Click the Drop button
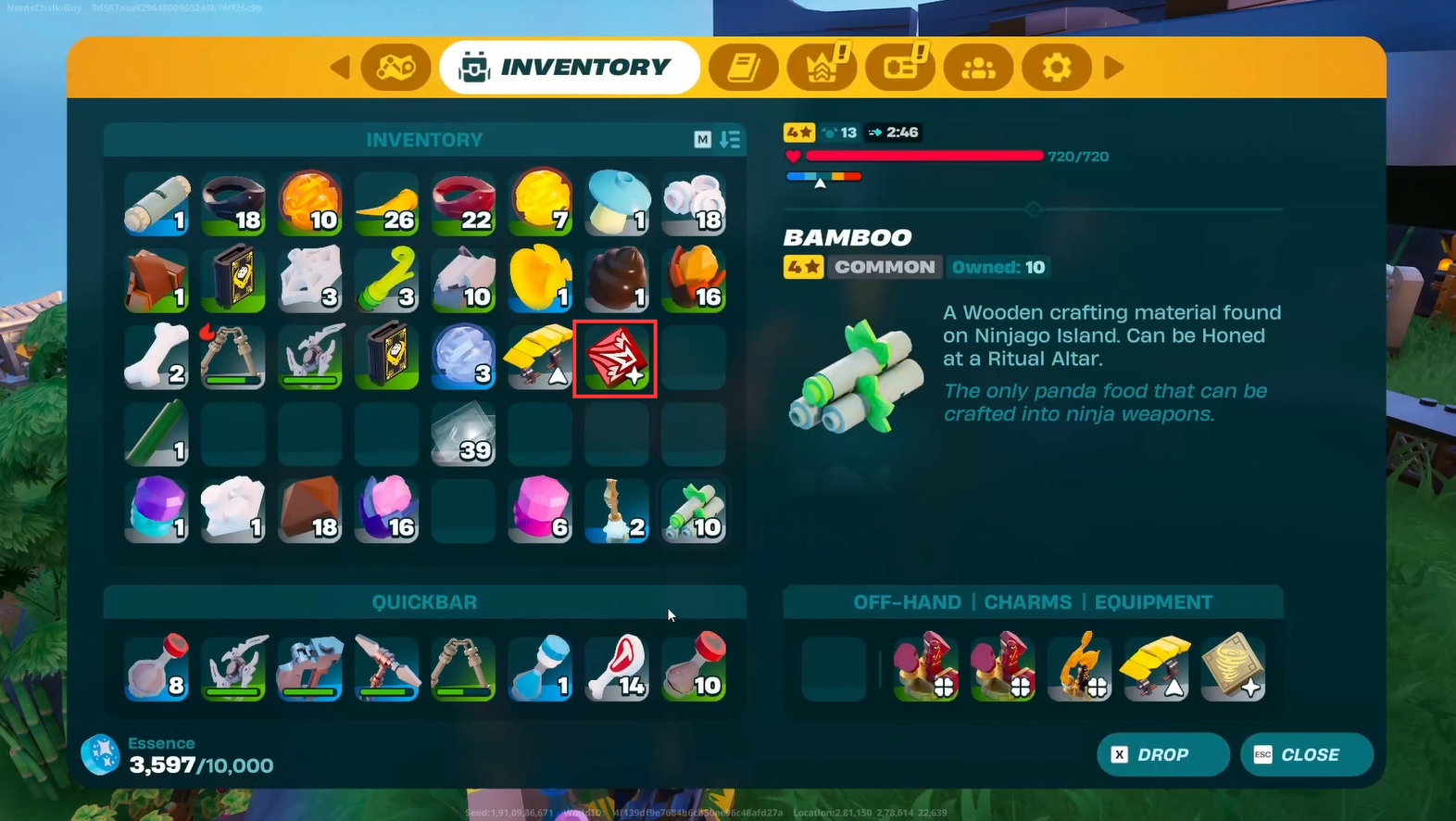This screenshot has height=821, width=1456. click(x=1162, y=754)
